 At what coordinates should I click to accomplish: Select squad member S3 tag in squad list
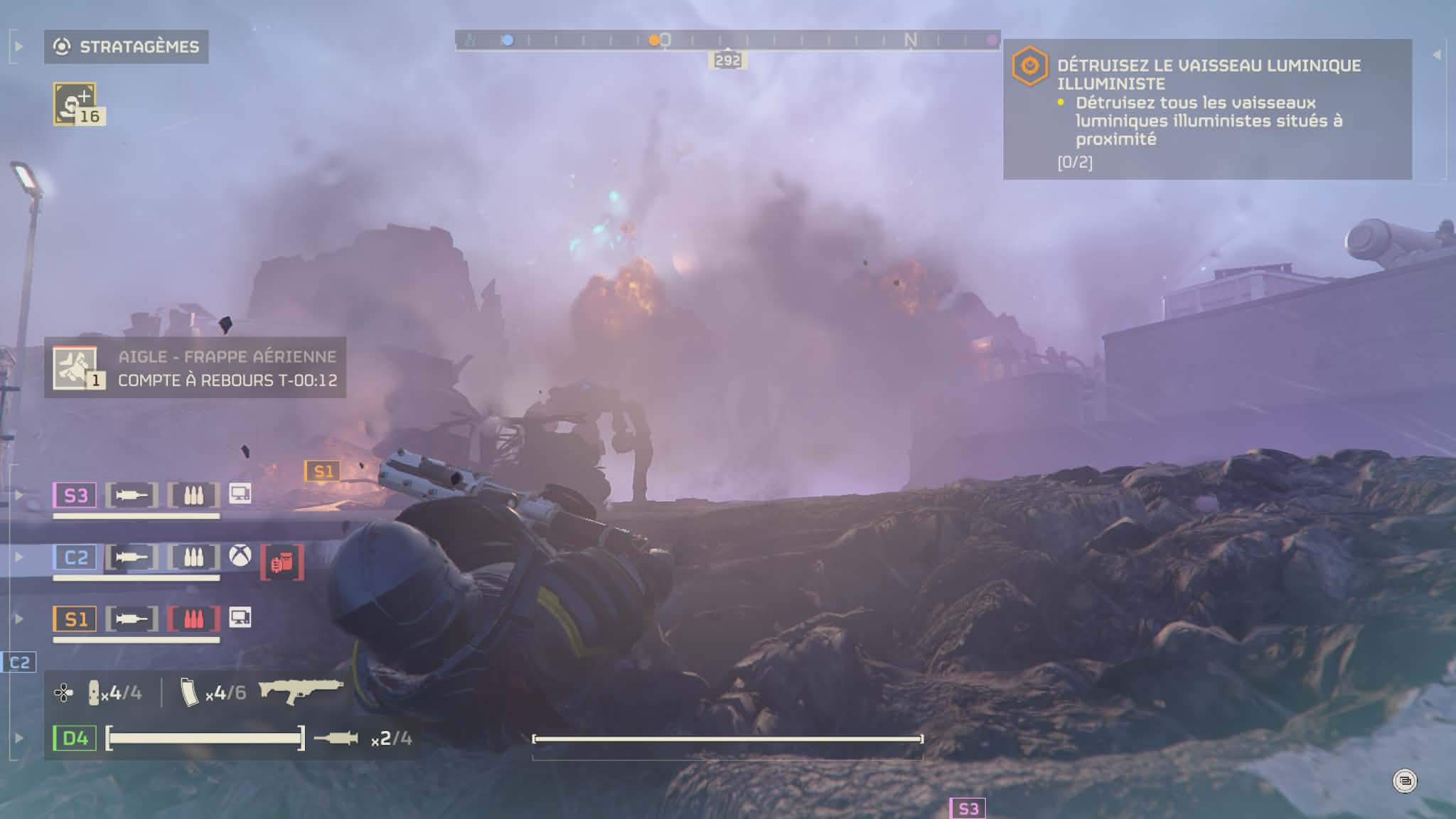pyautogui.click(x=75, y=495)
